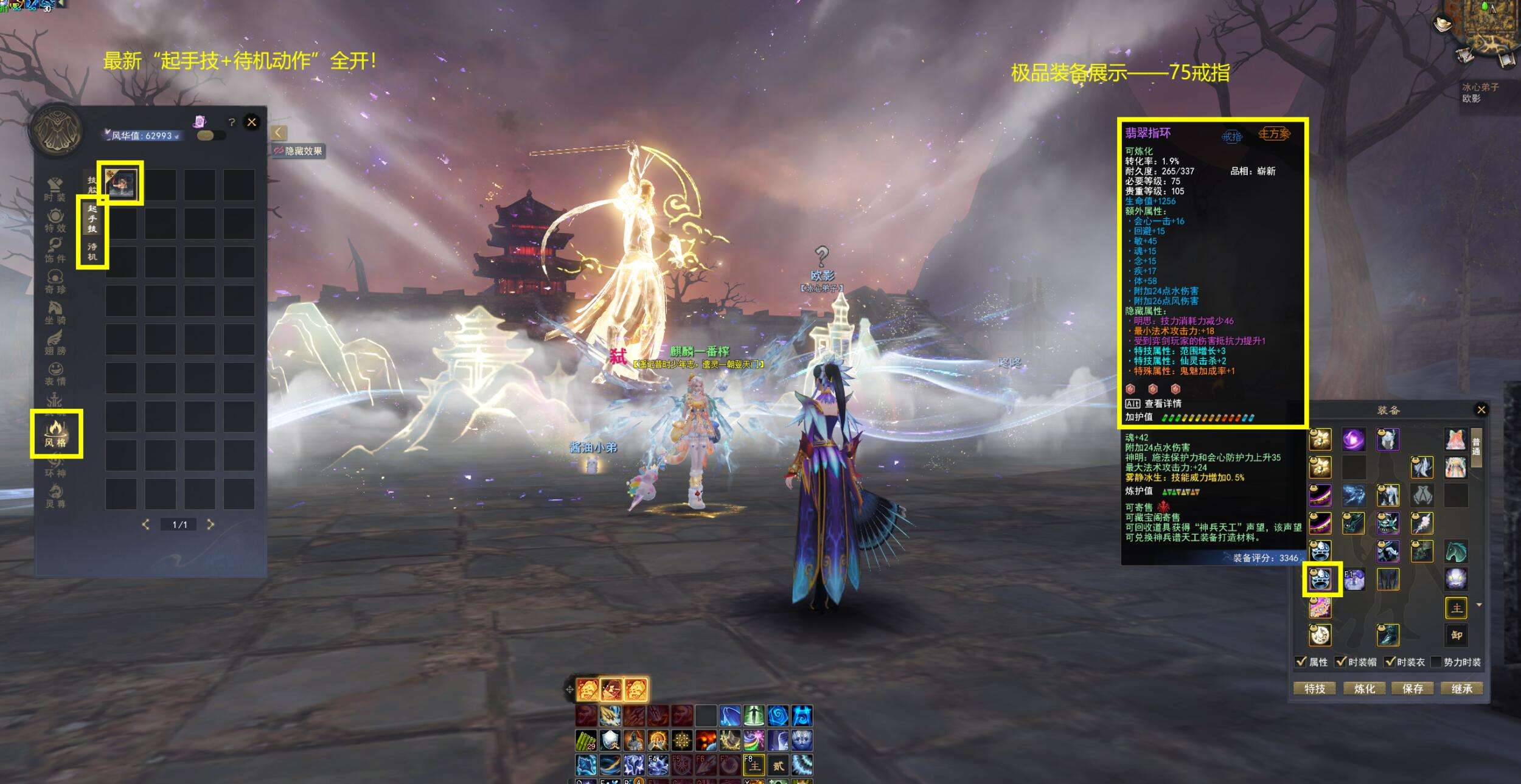Close the appearance wardrobe panel
Image resolution: width=1521 pixels, height=784 pixels.
(x=252, y=122)
